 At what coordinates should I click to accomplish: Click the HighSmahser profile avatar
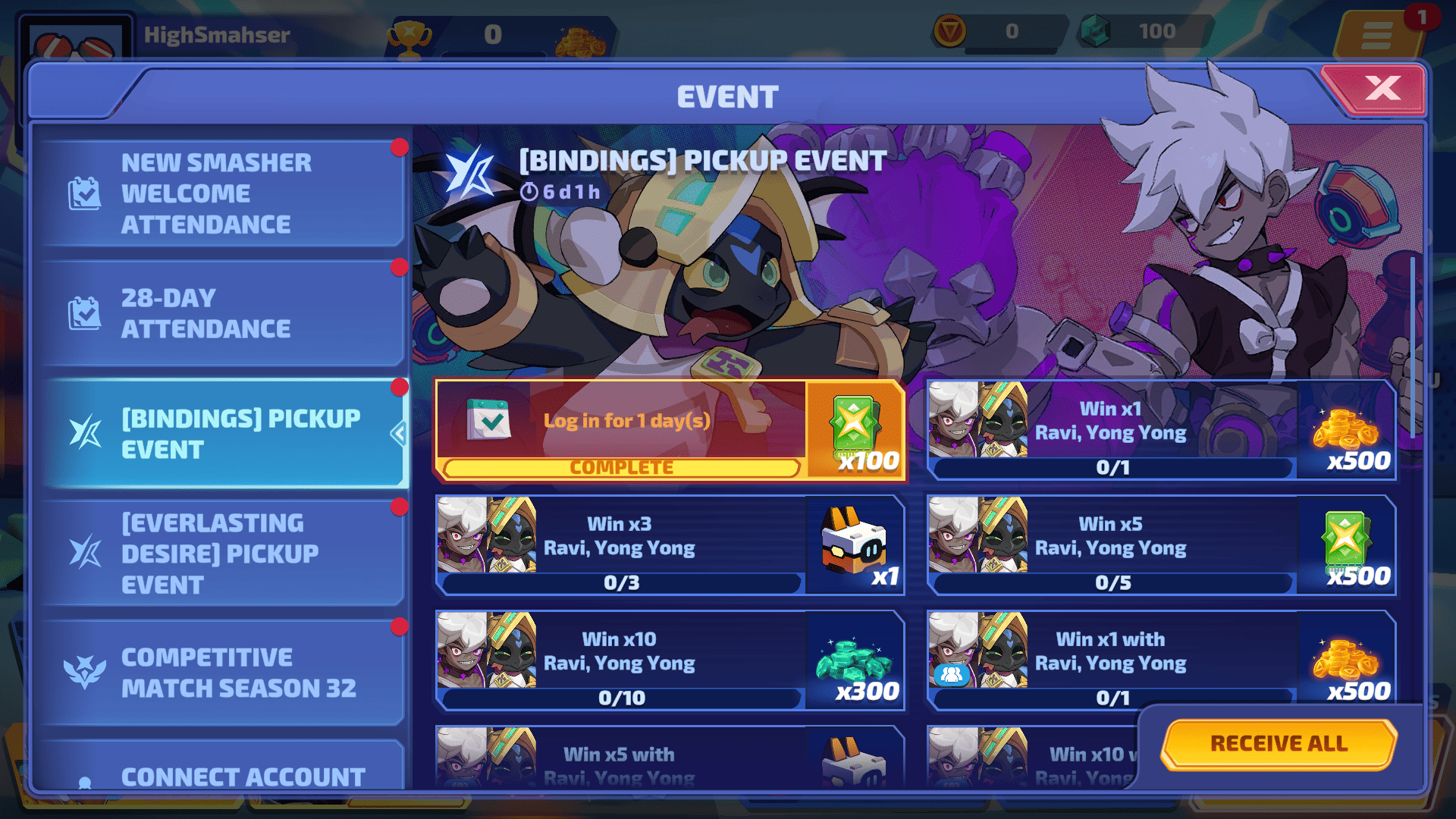point(76,42)
